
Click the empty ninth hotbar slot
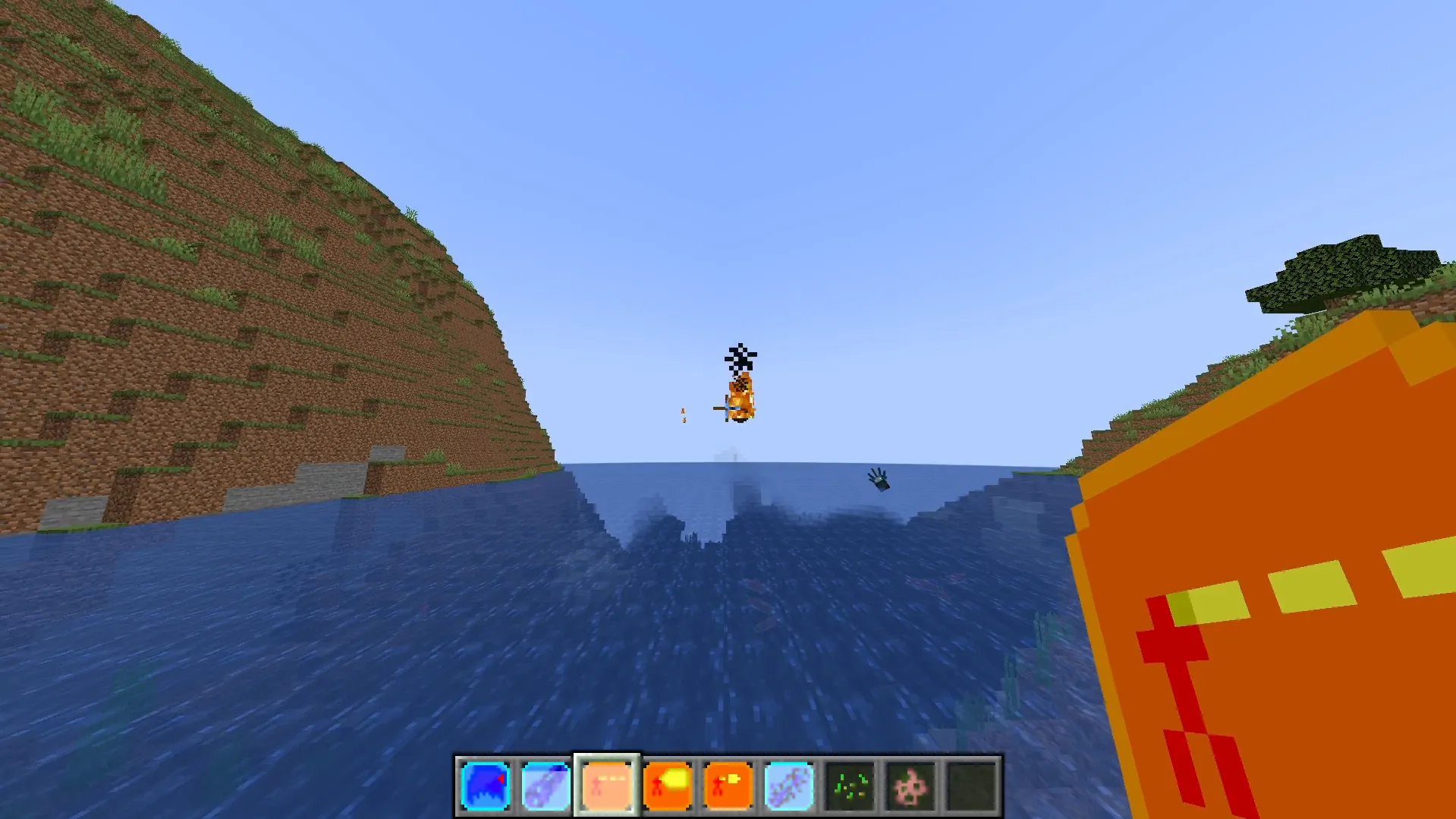[971, 786]
